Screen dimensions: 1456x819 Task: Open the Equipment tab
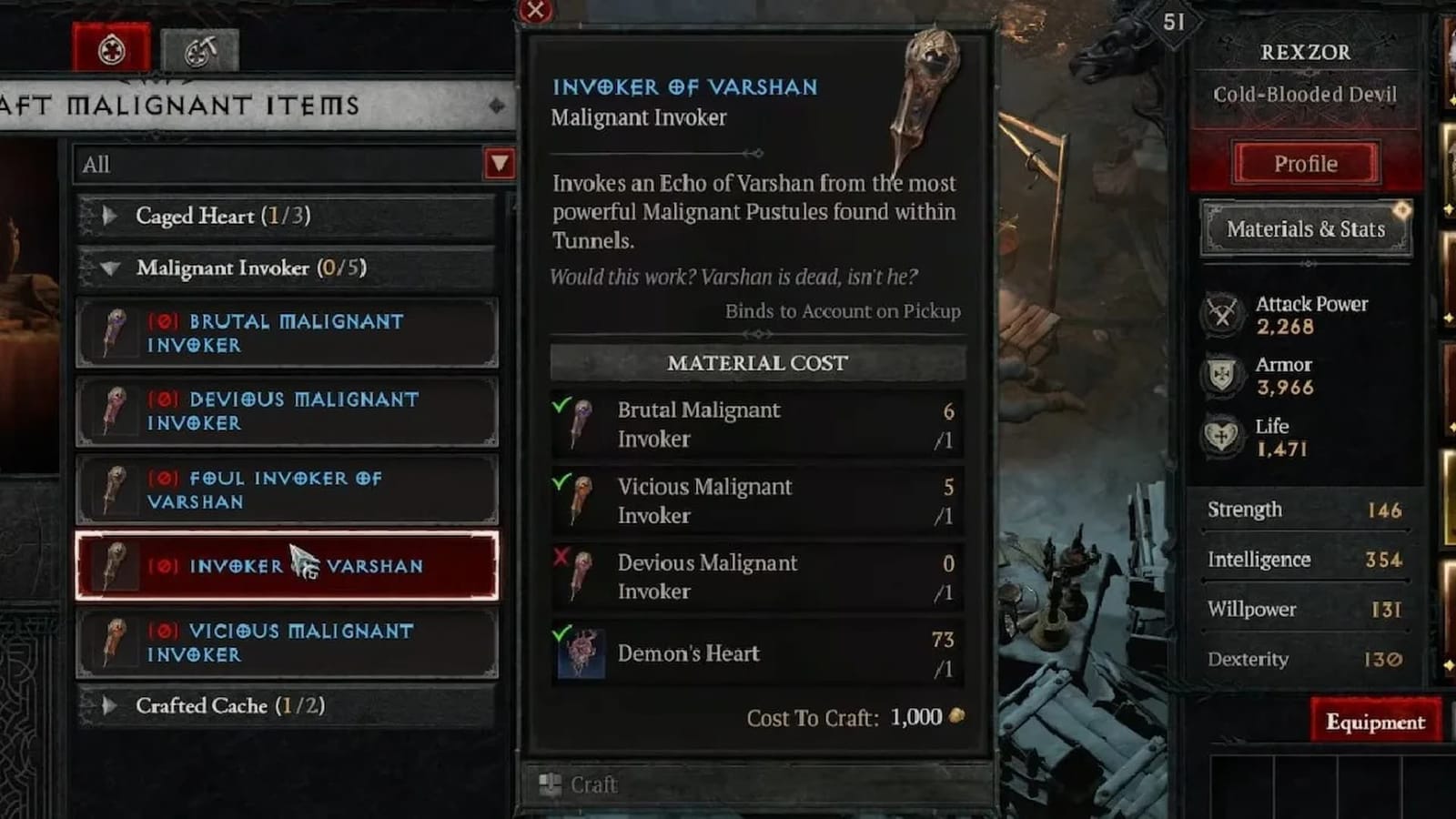point(1374,722)
